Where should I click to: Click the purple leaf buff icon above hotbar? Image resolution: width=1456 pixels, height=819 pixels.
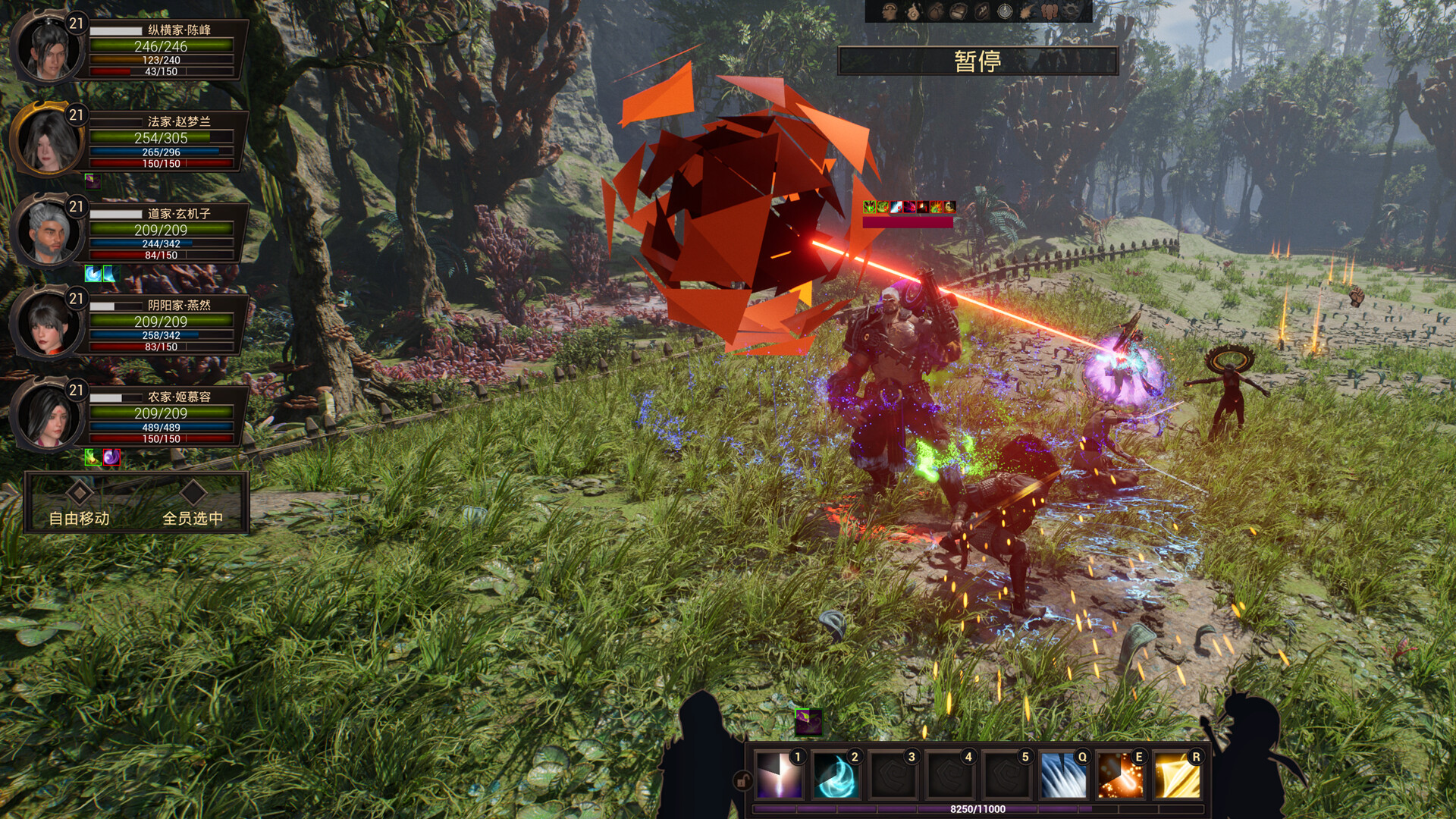808,721
